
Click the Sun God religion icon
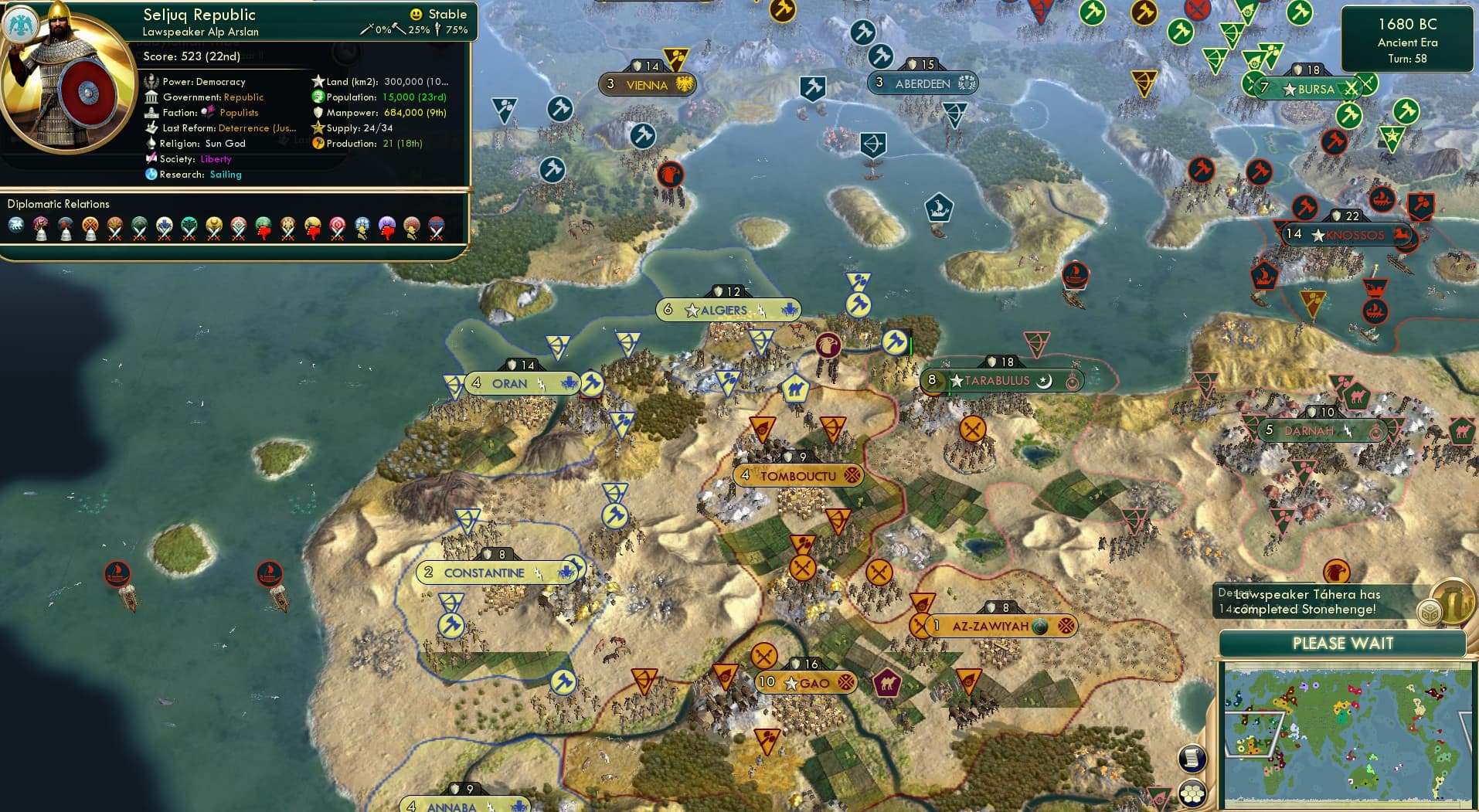153,144
